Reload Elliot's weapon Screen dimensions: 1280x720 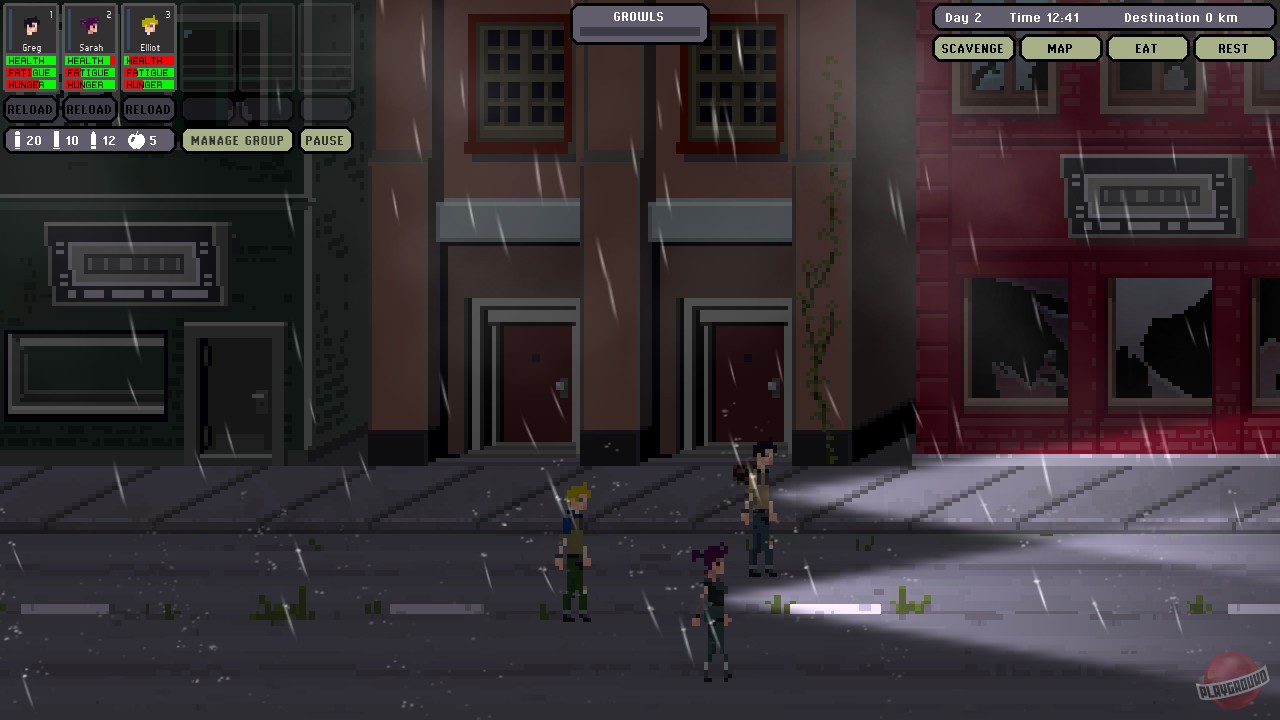point(148,108)
